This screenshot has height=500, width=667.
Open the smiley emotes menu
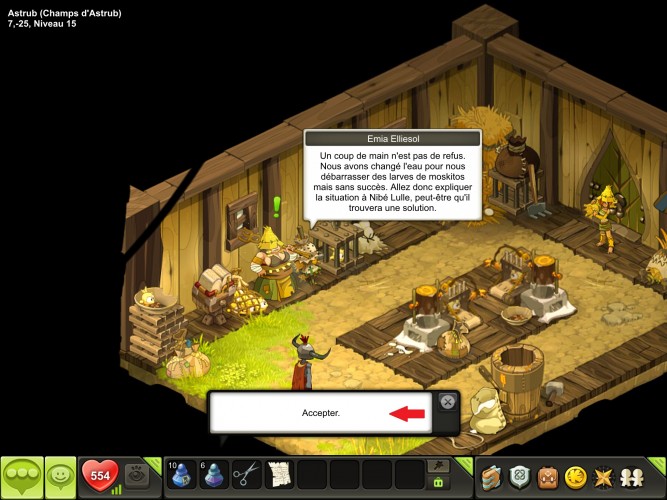point(60,476)
